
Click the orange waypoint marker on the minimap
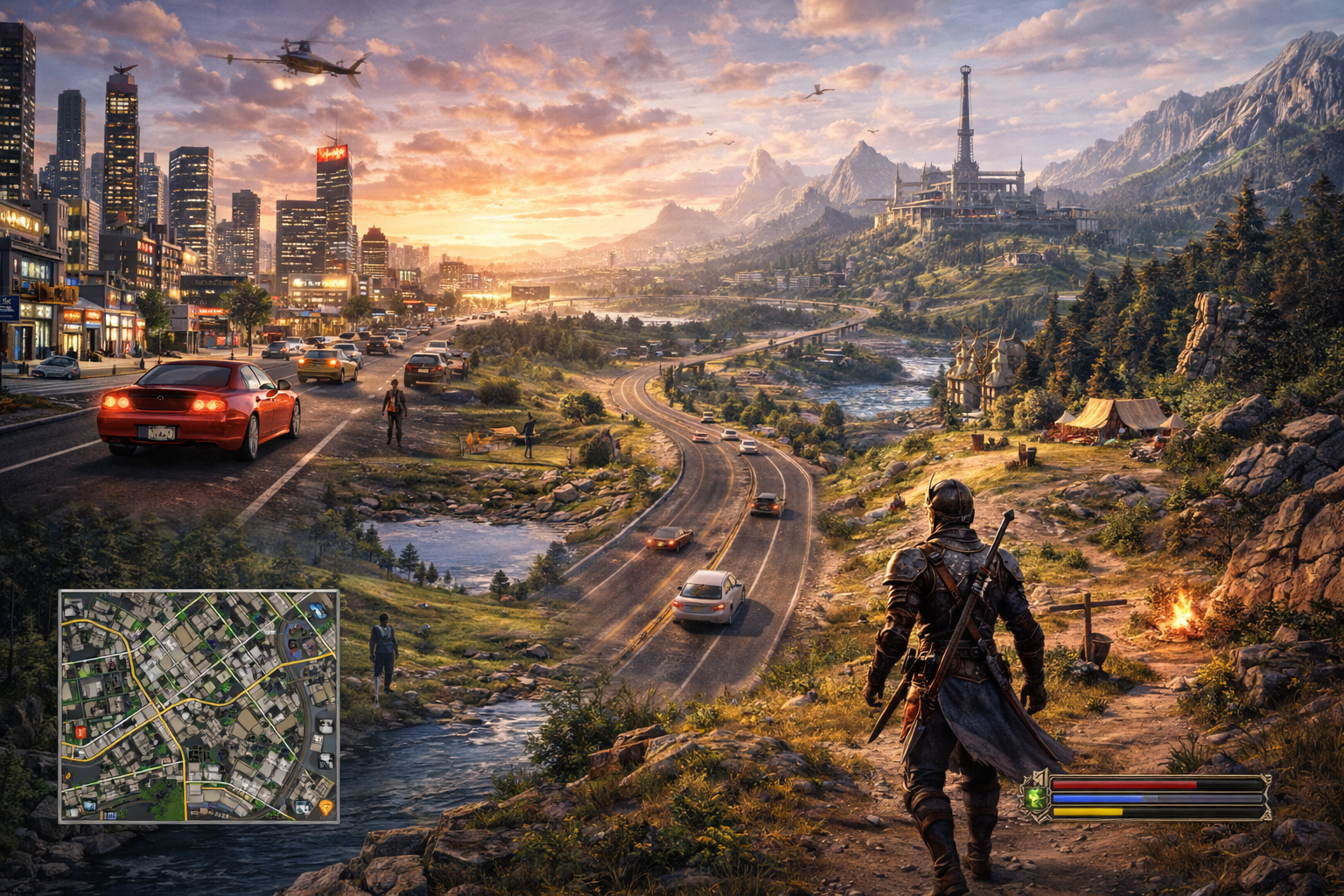click(326, 807)
